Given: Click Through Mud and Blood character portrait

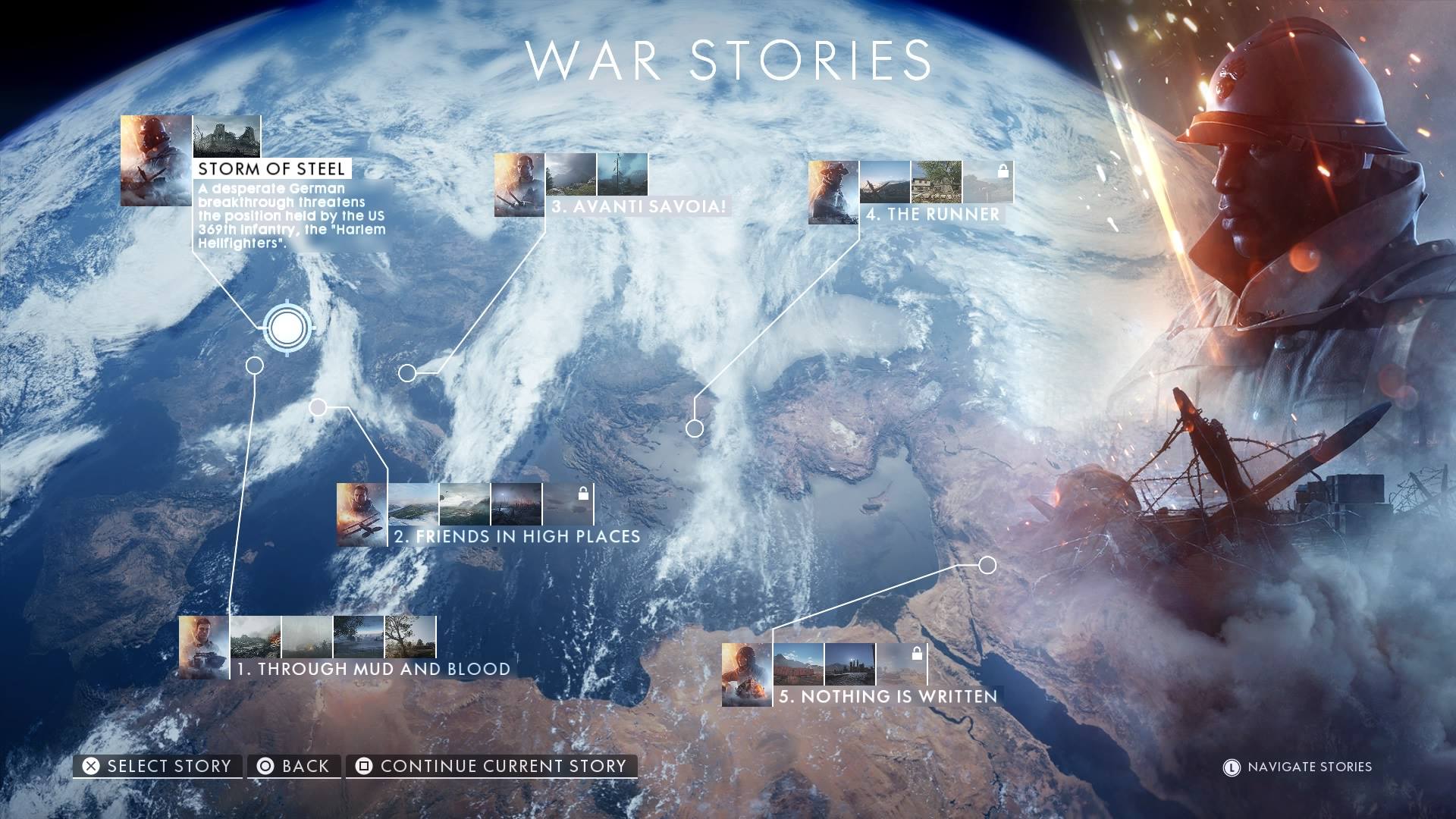Looking at the screenshot, I should pyautogui.click(x=204, y=647).
